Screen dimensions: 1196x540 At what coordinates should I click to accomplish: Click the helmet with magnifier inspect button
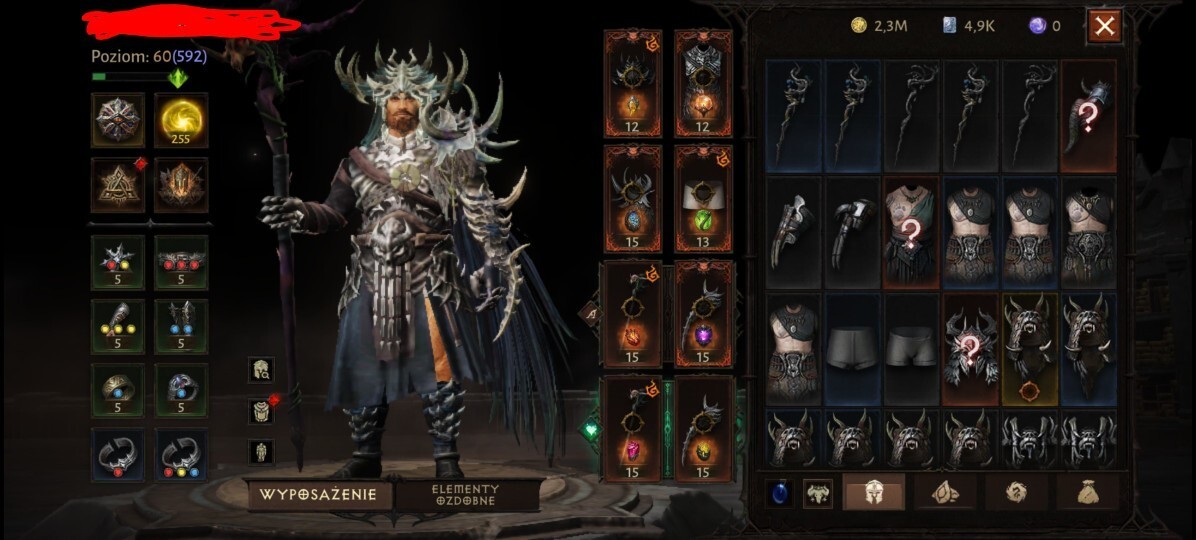tap(260, 369)
